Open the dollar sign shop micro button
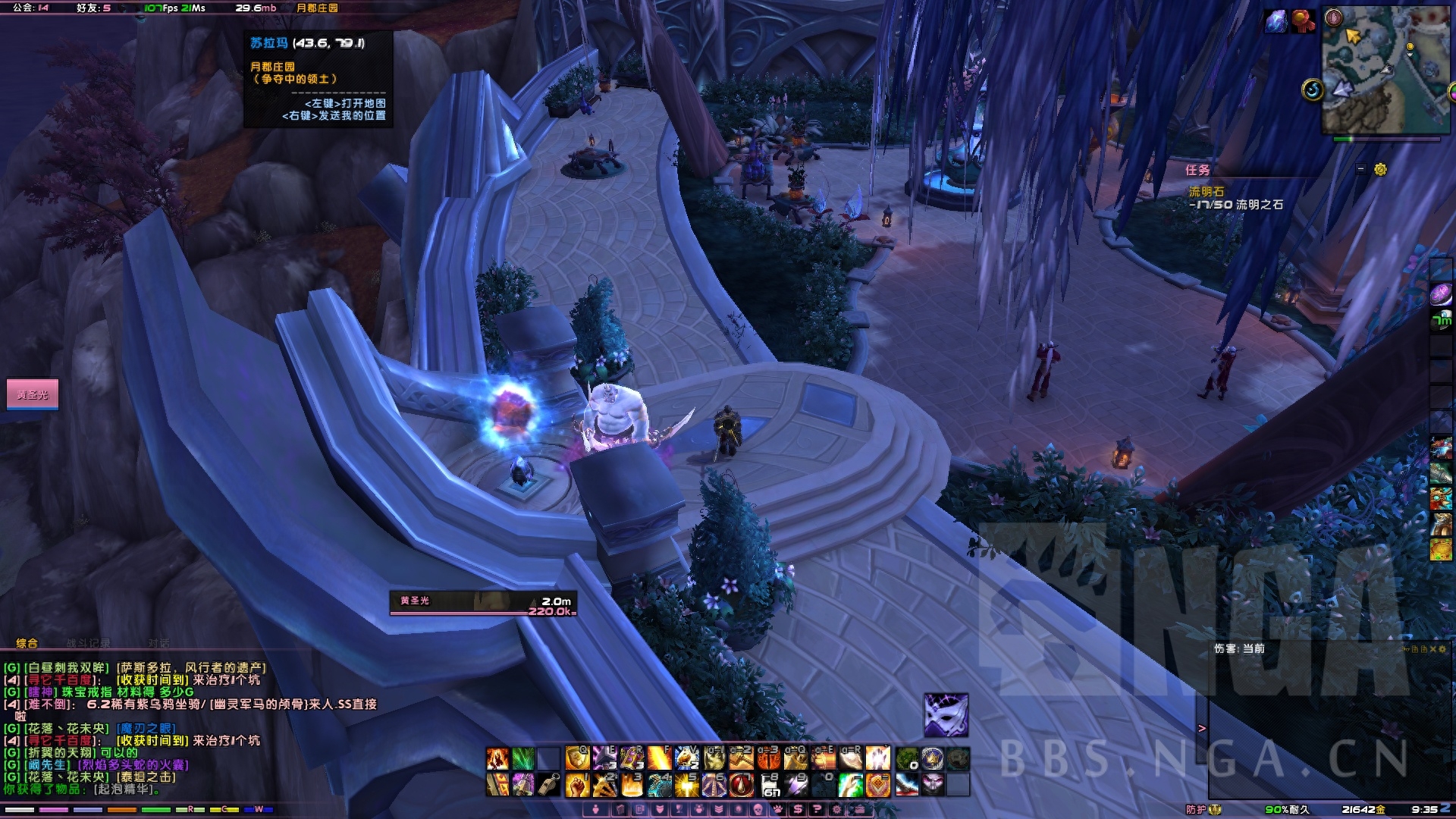This screenshot has height=819, width=1456. pos(798,810)
